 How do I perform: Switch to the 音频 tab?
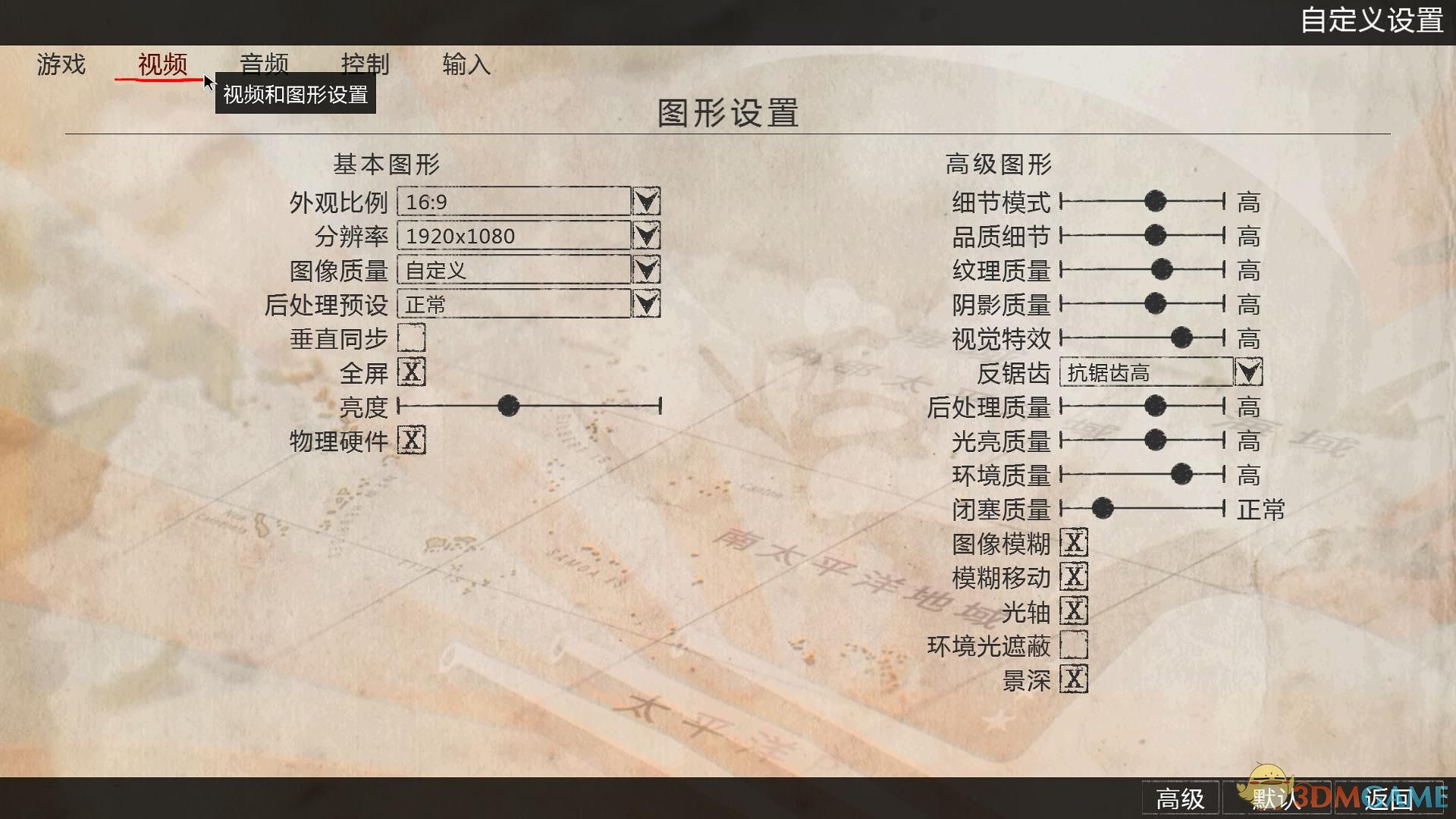[265, 65]
